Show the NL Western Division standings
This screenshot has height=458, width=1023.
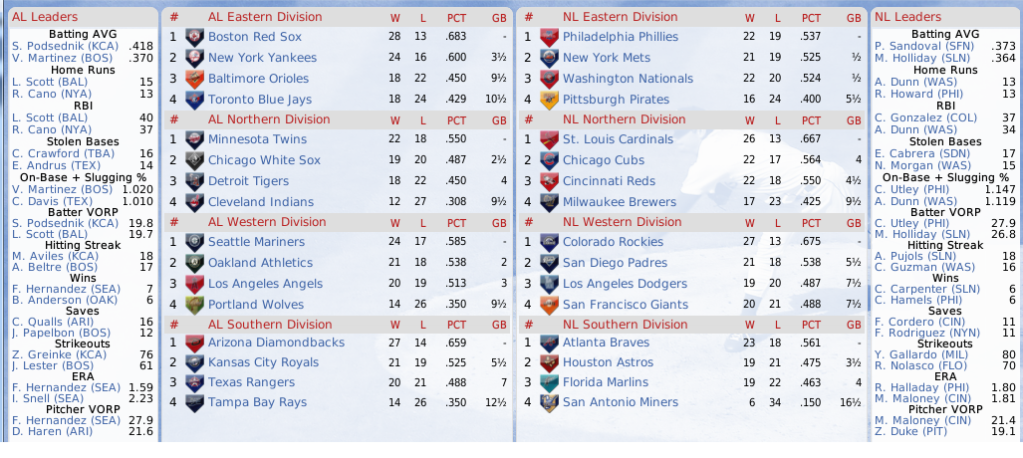[x=622, y=222]
